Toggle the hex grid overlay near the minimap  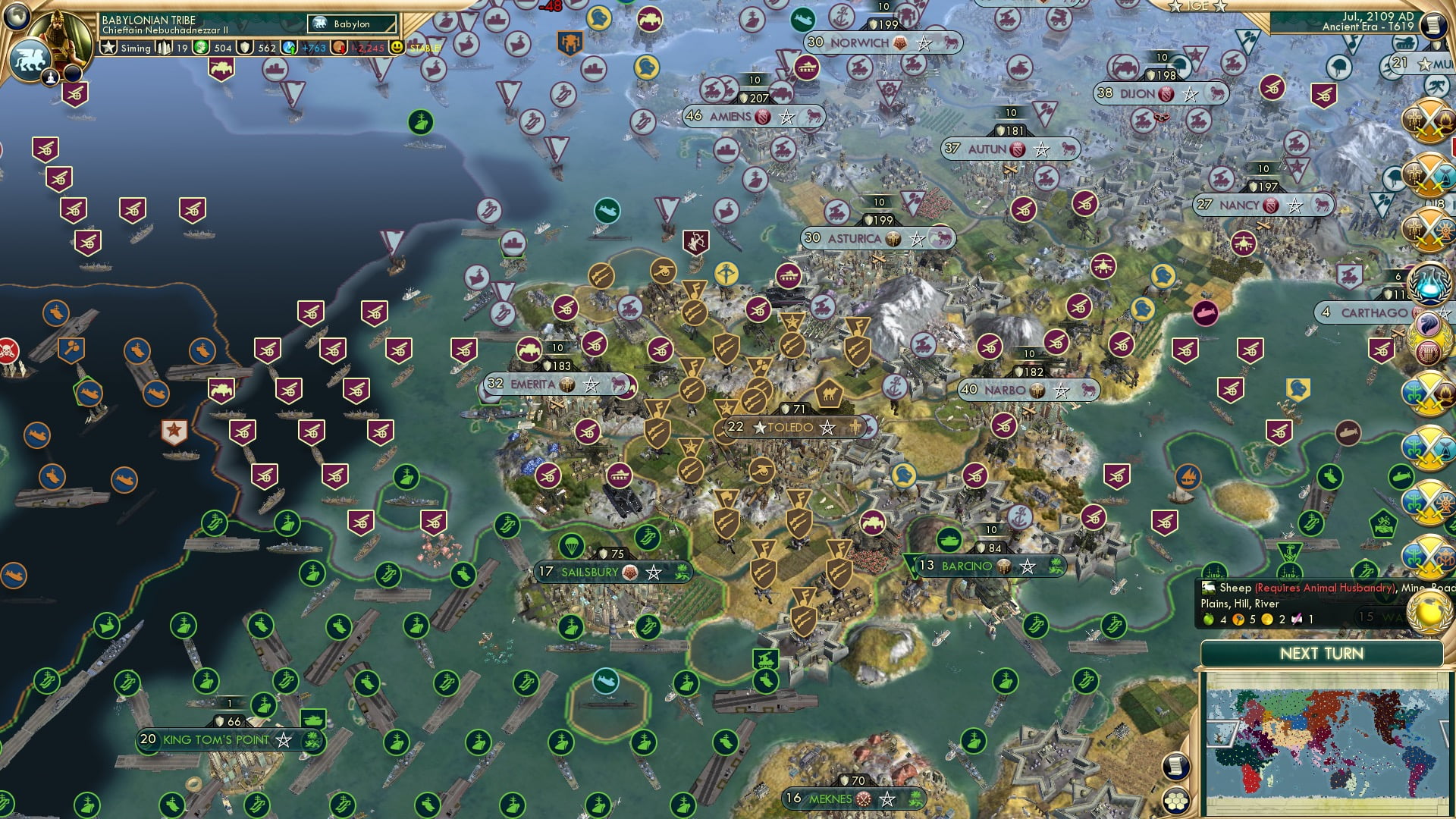tap(1175, 802)
